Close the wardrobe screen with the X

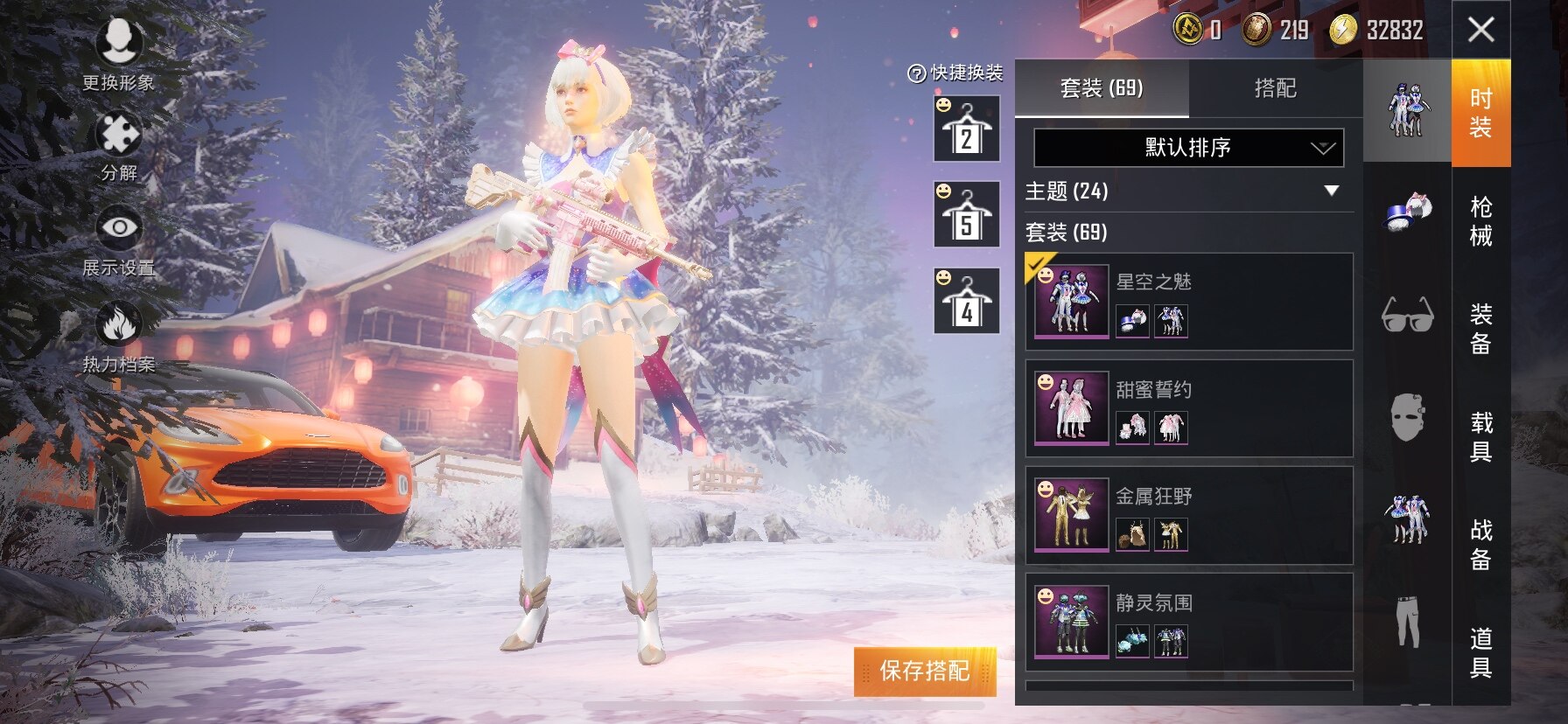[1480, 30]
